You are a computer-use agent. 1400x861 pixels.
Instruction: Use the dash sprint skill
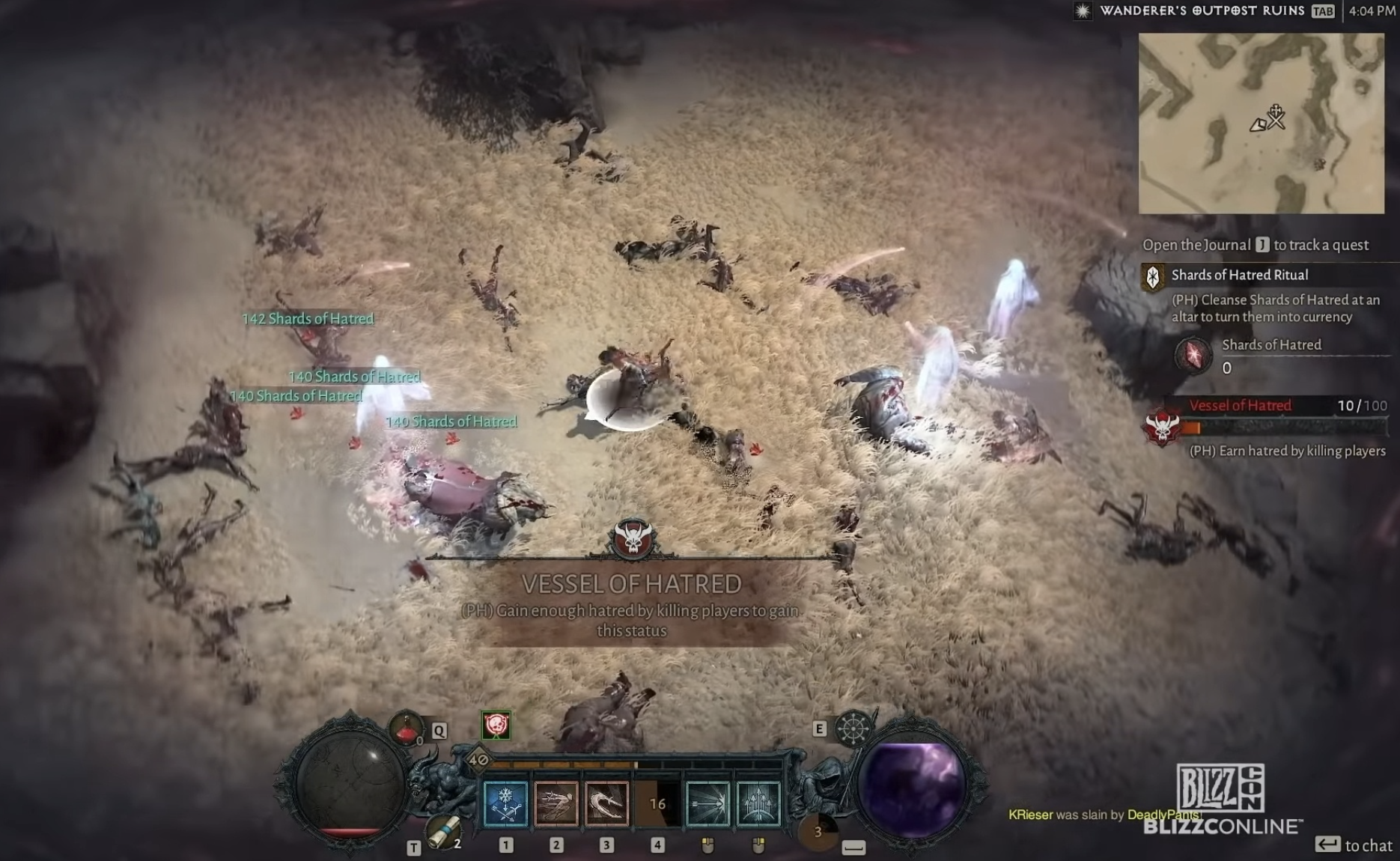coord(556,803)
